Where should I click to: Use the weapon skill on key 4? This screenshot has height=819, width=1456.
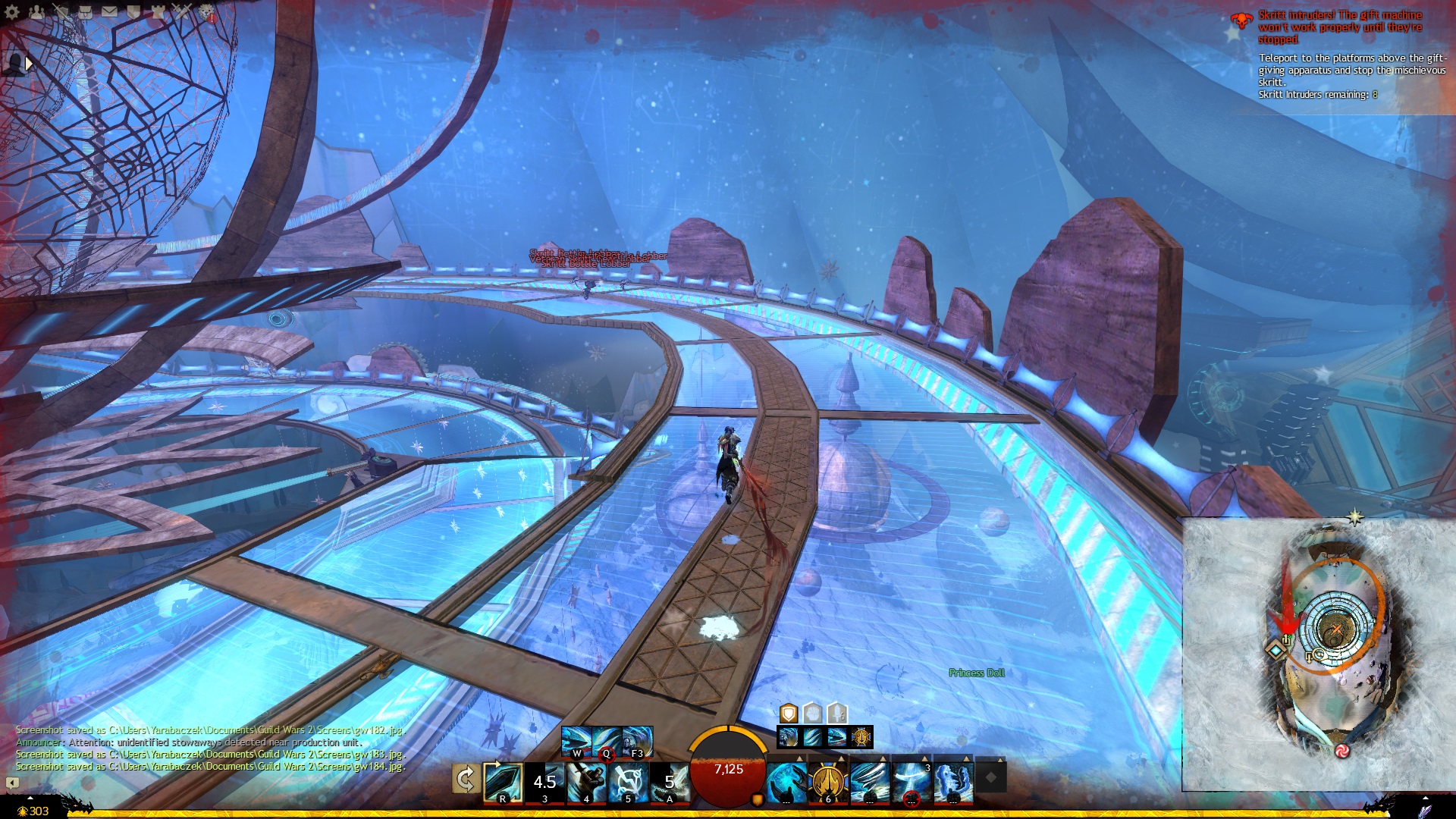pos(586,782)
